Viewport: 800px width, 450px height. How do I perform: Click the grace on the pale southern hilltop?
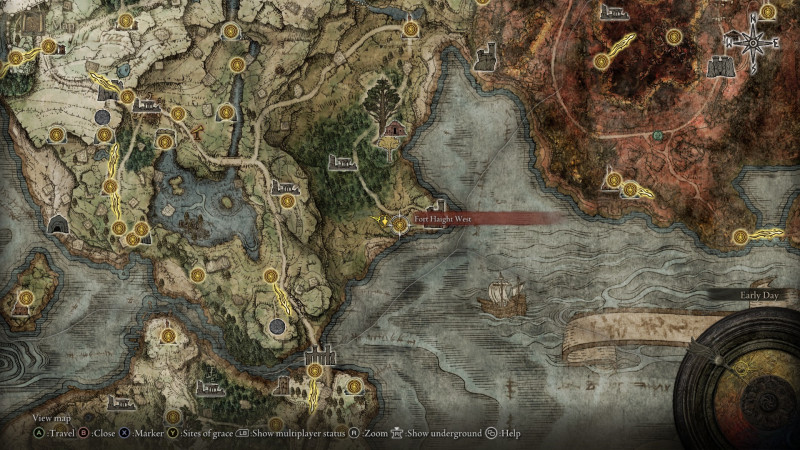168,336
